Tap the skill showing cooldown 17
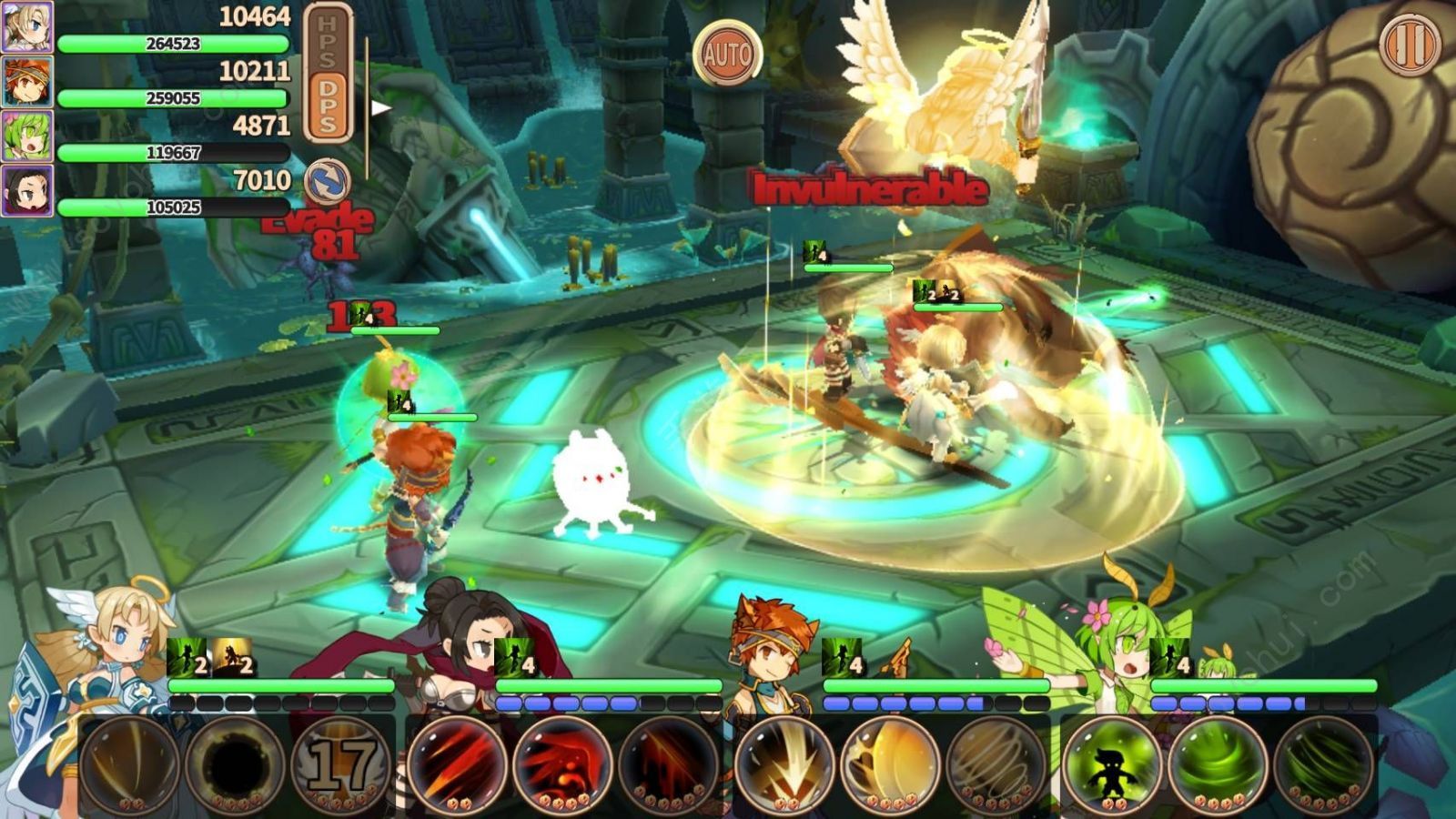Screen dimensions: 1456x819 tap(339, 764)
